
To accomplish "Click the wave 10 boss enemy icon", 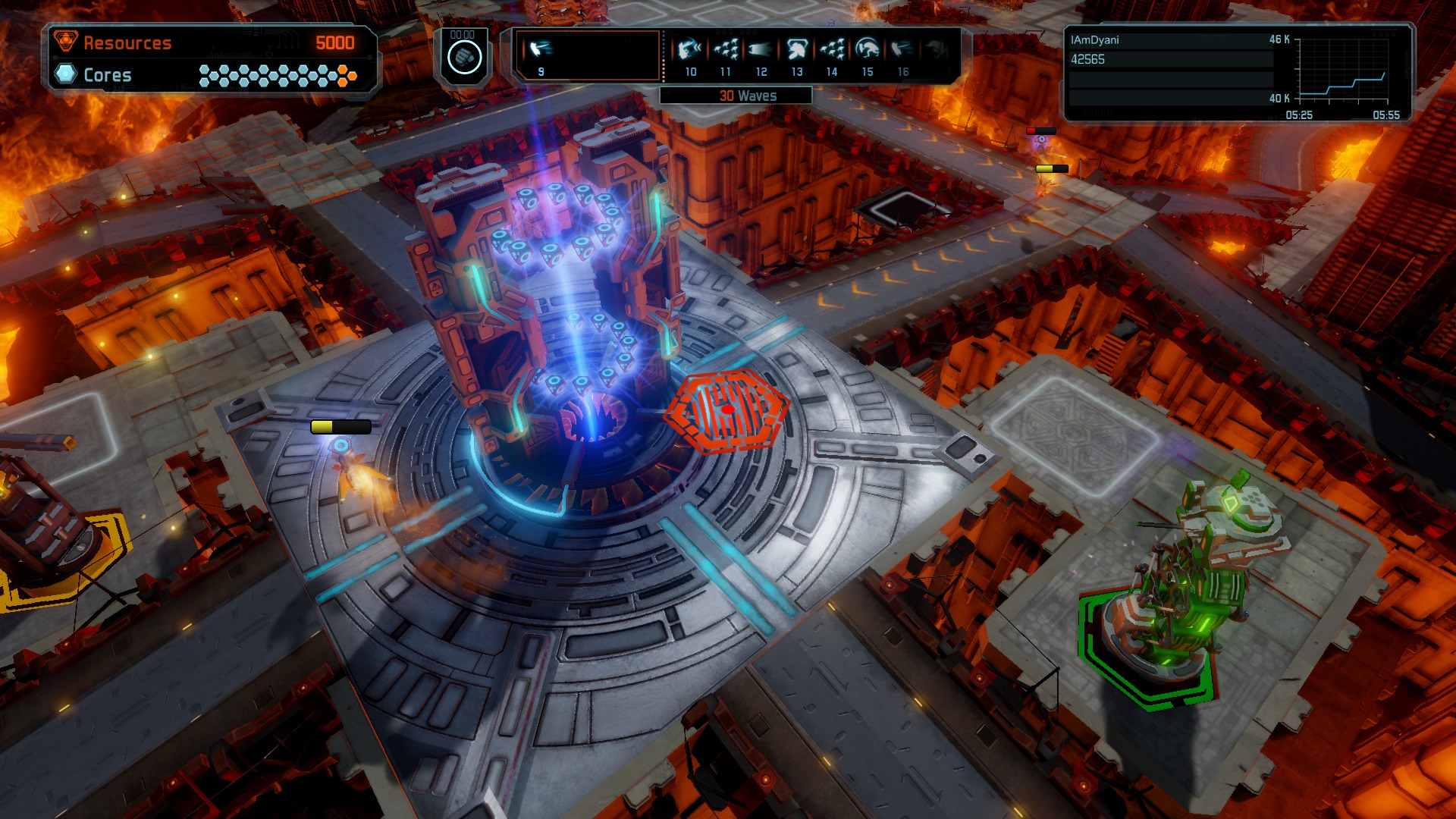I will (690, 49).
